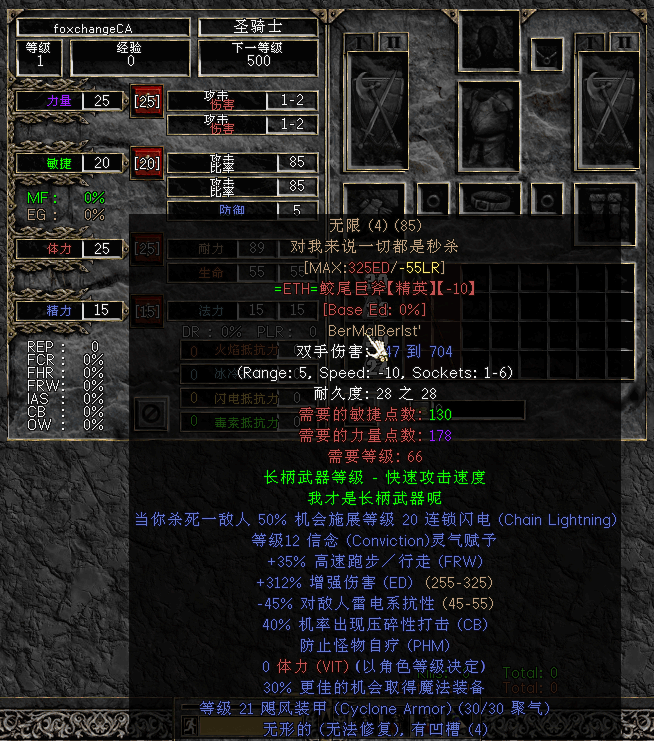
Task: Switch right hand to weapon set II
Action: [626, 40]
